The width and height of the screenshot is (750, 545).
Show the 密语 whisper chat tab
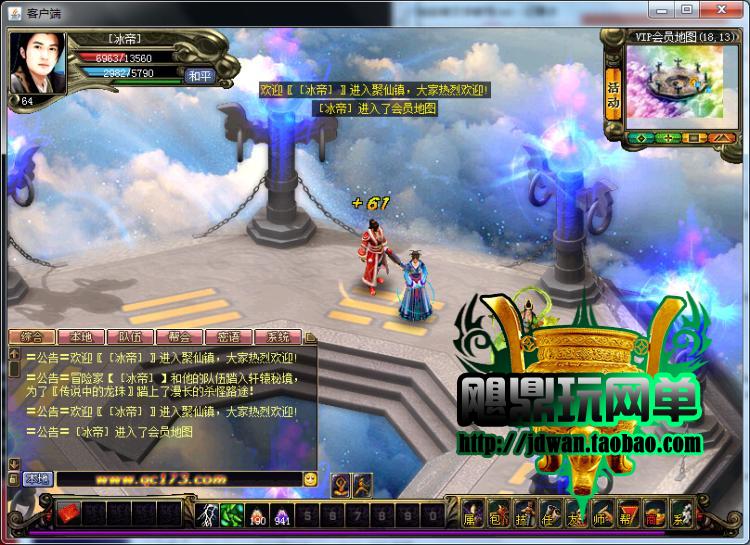229,337
